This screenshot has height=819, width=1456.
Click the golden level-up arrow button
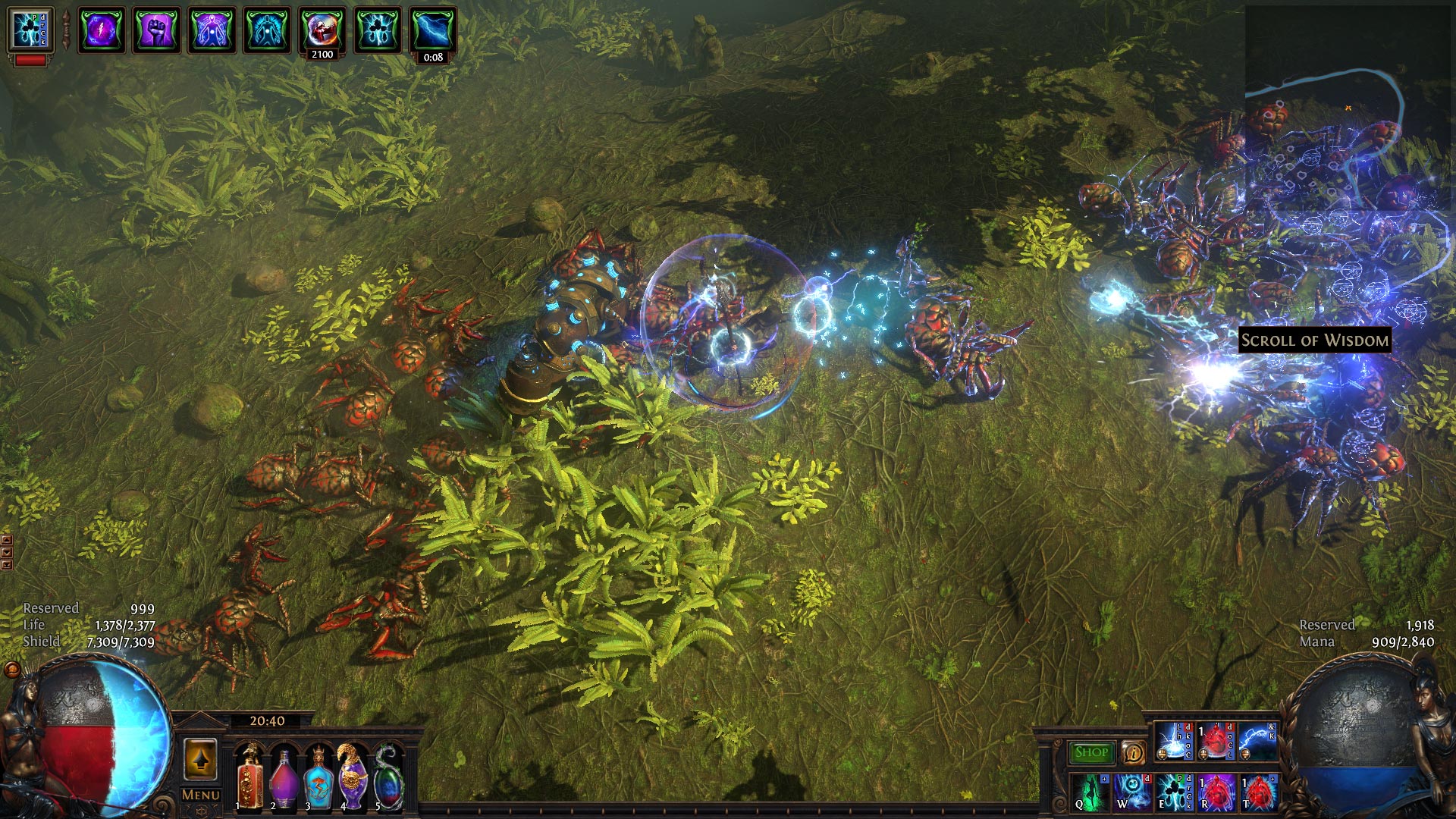(200, 758)
